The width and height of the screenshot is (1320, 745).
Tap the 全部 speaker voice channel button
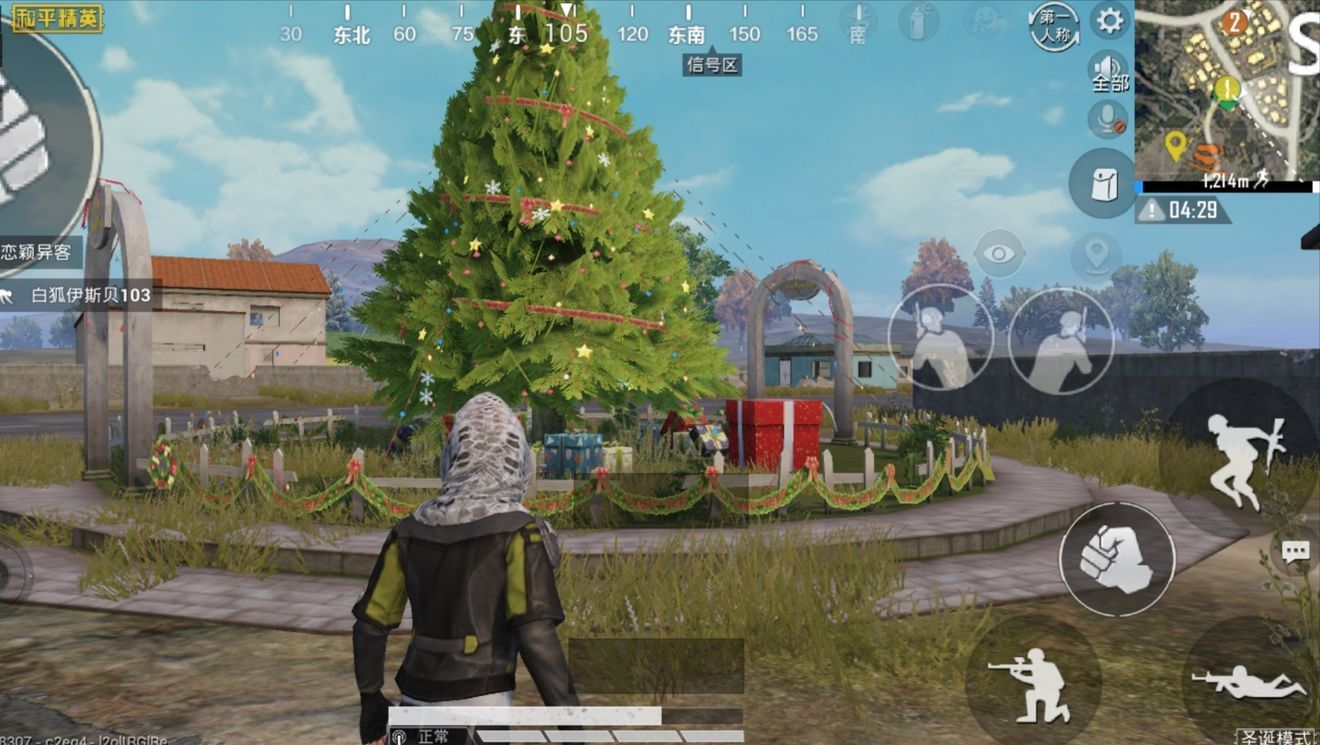point(1108,72)
